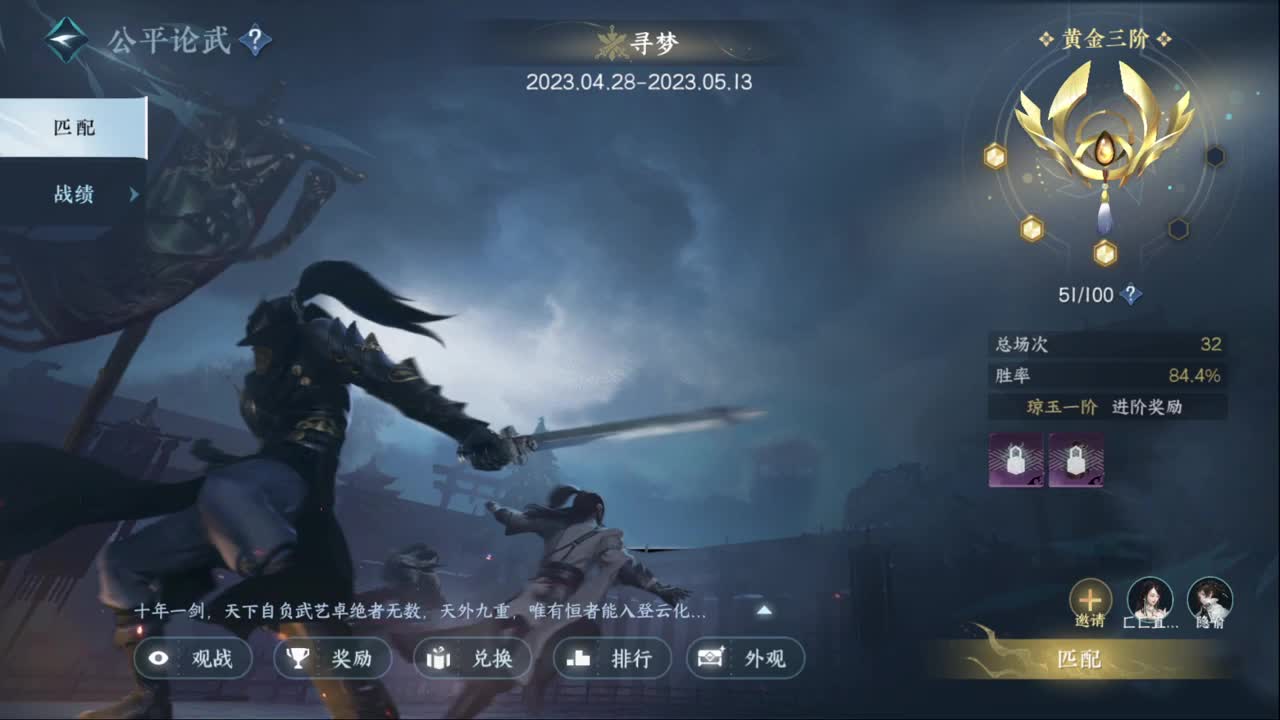The height and width of the screenshot is (720, 1280).
Task: Select the 观战 spectate eye icon
Action: click(x=158, y=659)
